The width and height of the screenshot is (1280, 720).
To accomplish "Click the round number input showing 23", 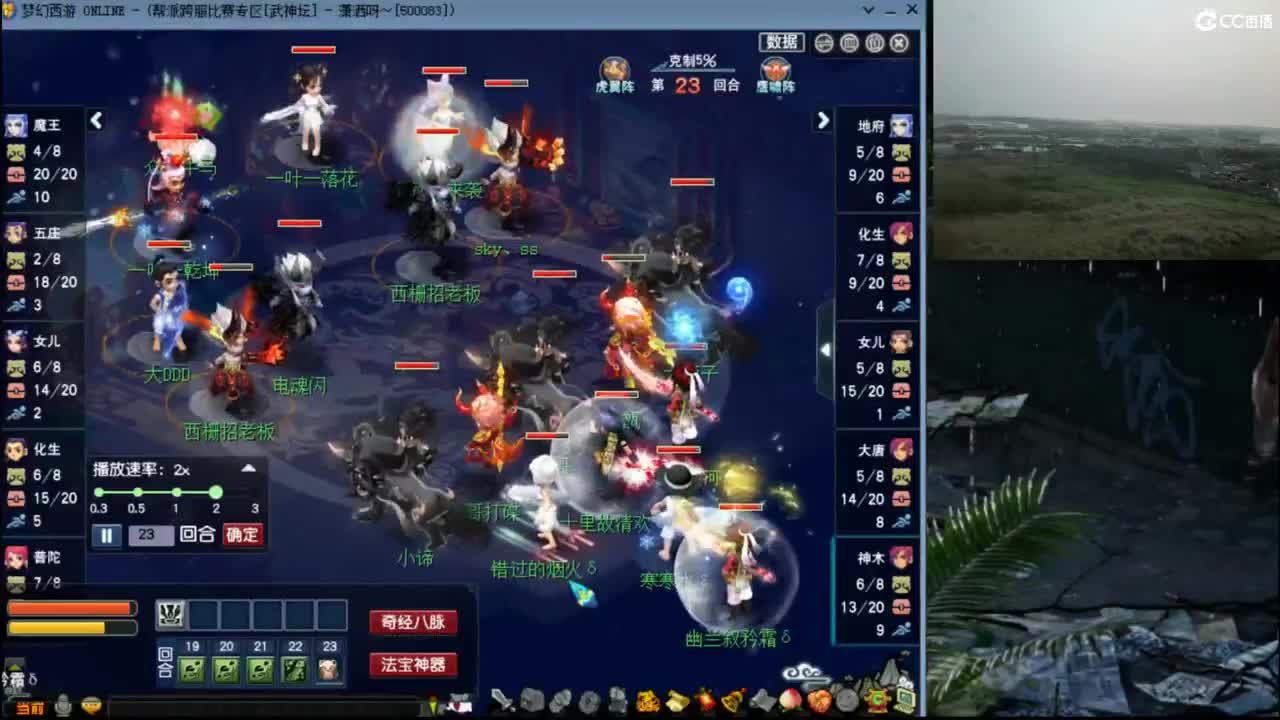I will [x=151, y=535].
